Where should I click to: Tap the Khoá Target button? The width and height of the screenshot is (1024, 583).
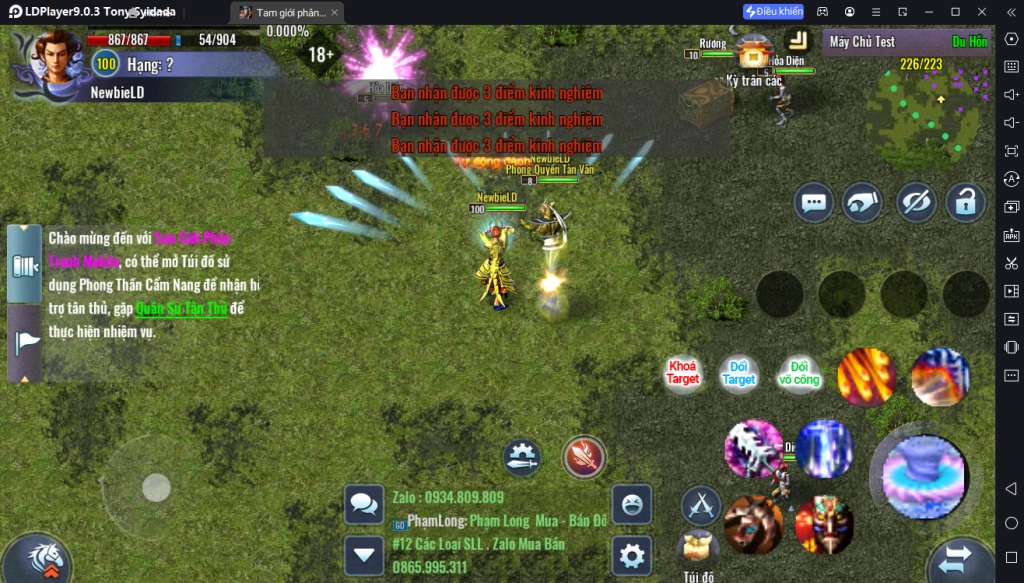click(683, 374)
